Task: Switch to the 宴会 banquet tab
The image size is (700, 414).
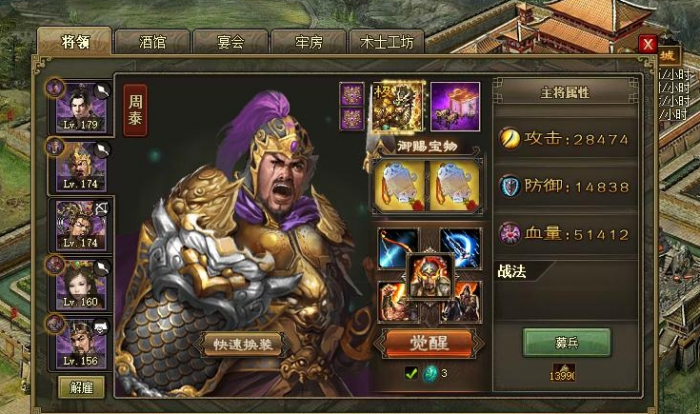Action: [231, 42]
